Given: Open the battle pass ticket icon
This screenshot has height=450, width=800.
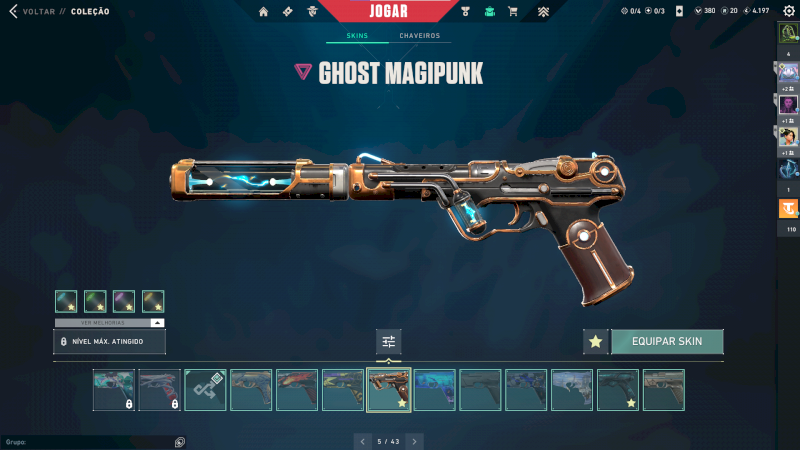Looking at the screenshot, I should click(288, 12).
